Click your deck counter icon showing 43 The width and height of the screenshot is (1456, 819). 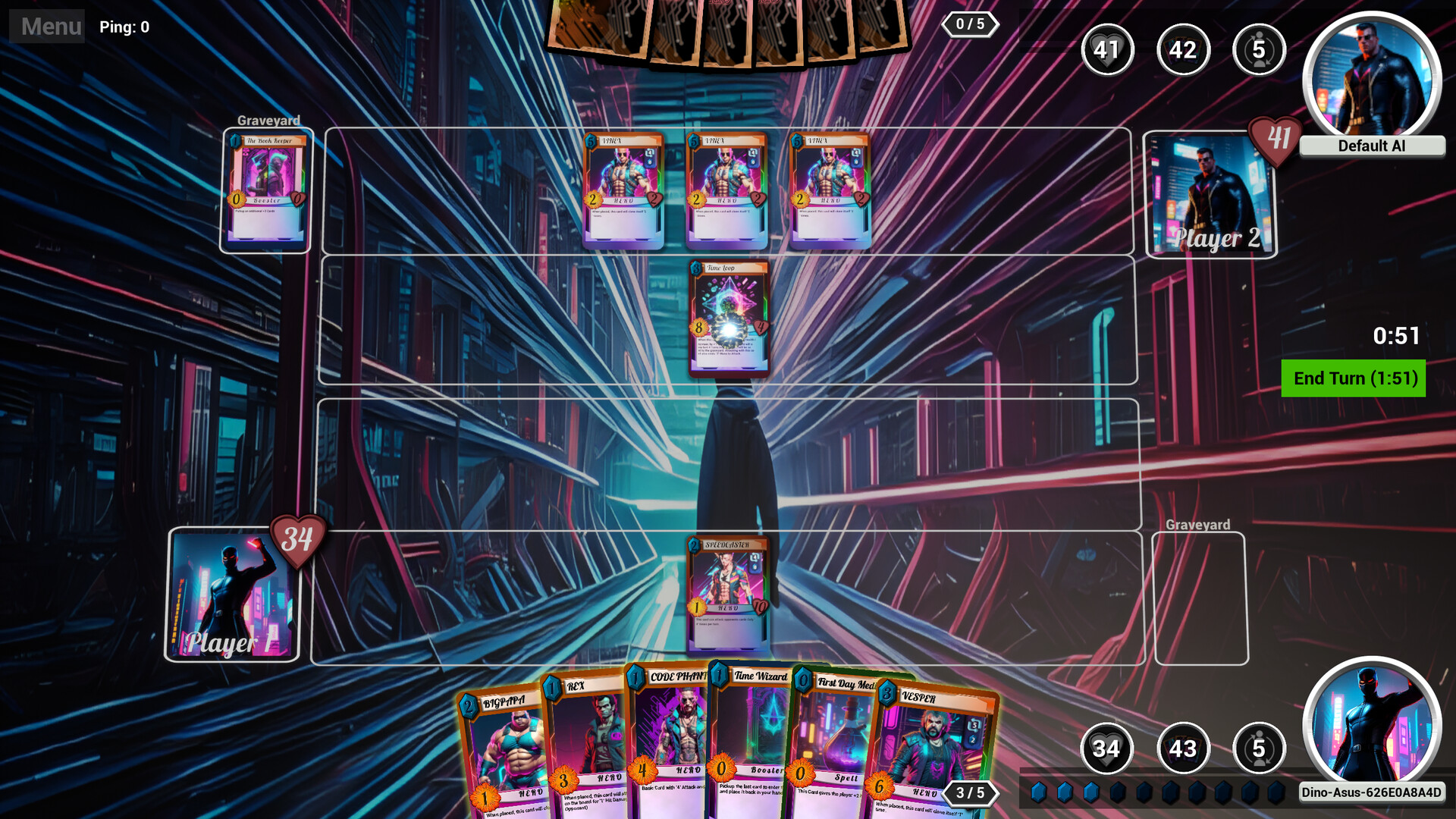click(1183, 748)
